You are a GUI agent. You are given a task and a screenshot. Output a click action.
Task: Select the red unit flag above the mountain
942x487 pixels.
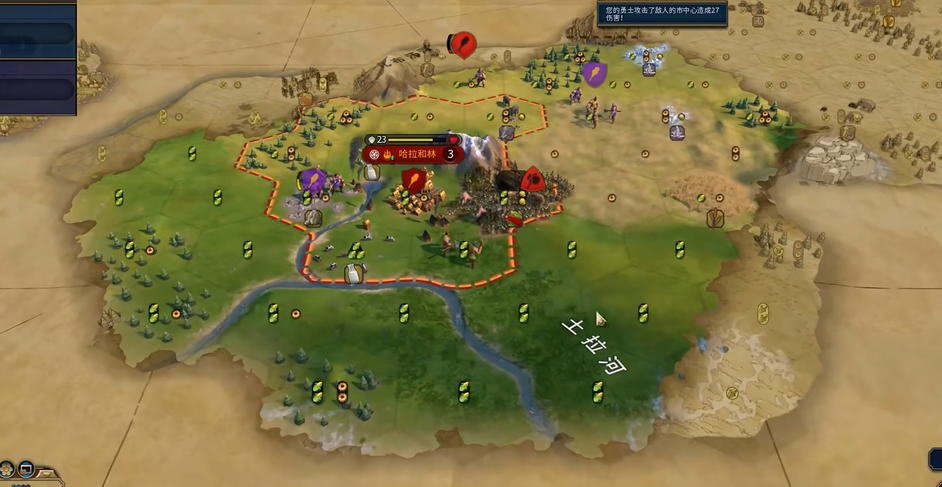pyautogui.click(x=462, y=43)
